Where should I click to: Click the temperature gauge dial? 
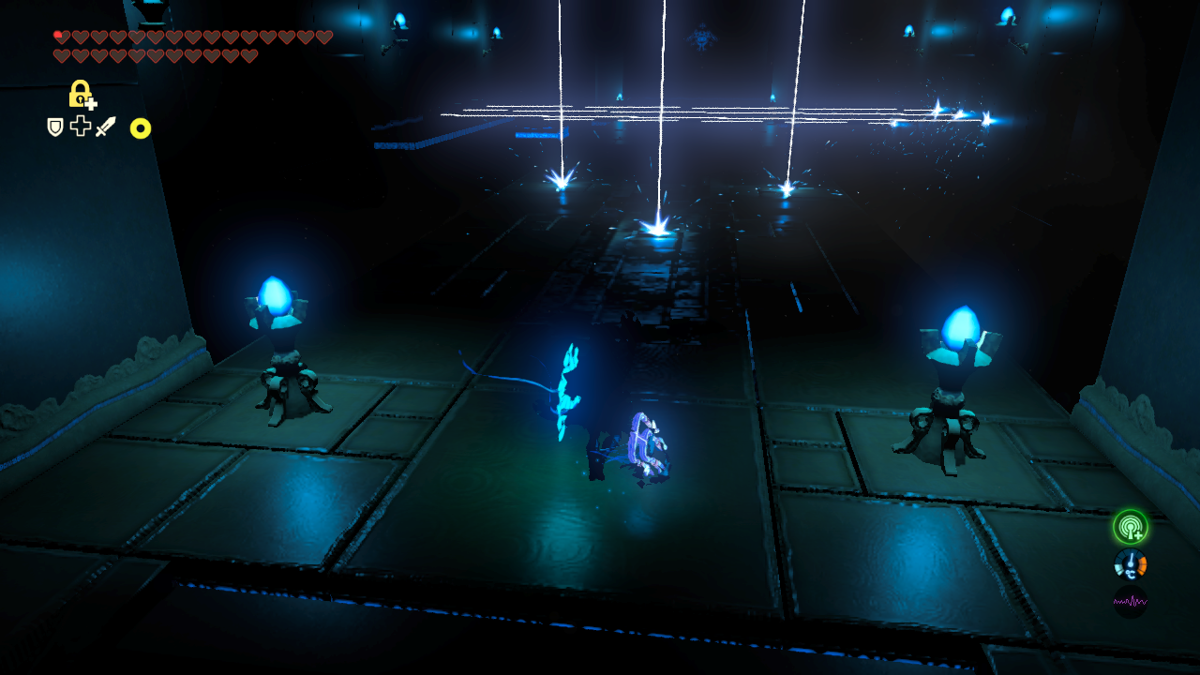click(1130, 564)
